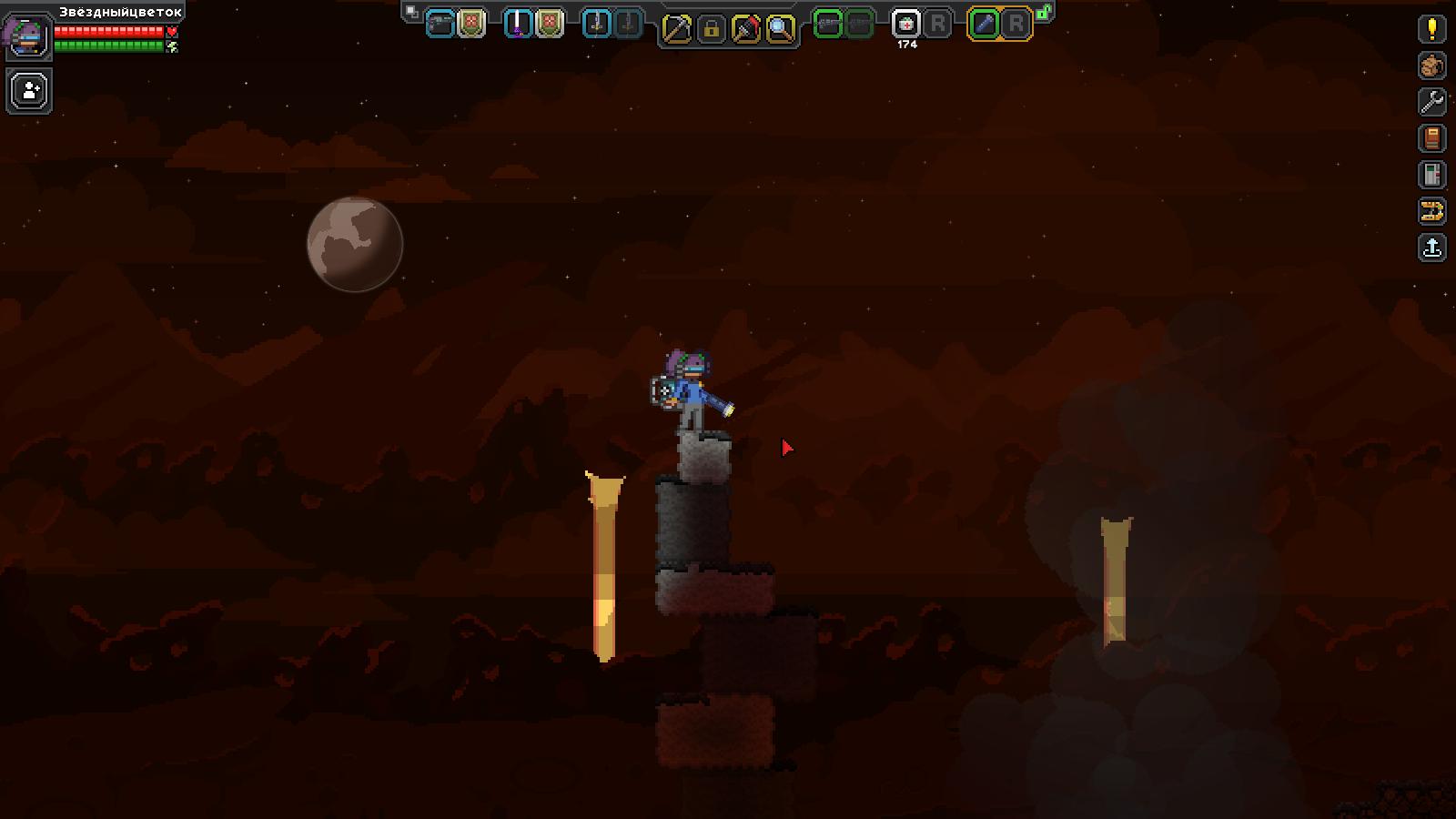
Task: Open the crafting wrench menu
Action: [x=1432, y=102]
